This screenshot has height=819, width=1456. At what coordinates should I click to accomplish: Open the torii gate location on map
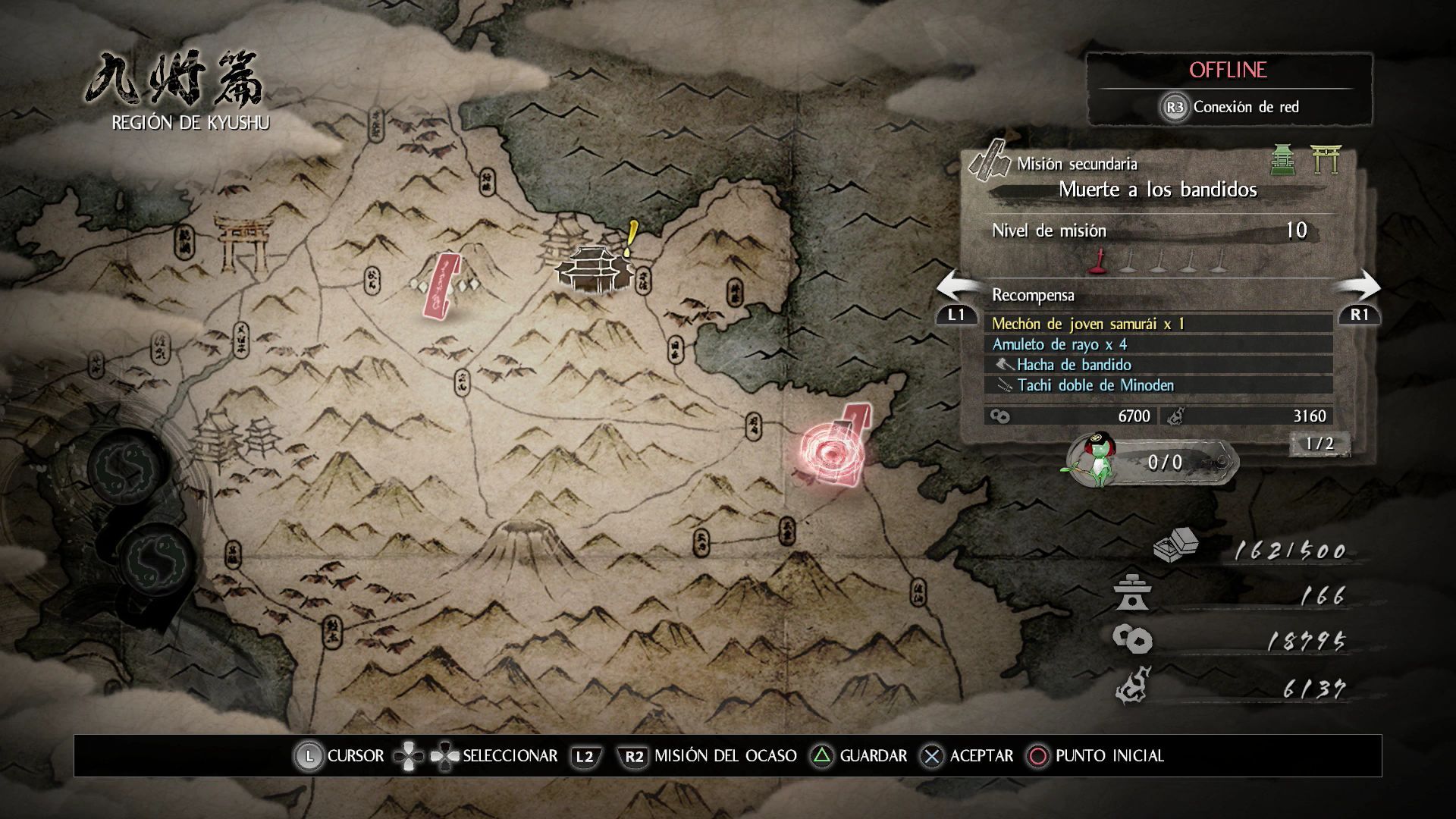[242, 243]
